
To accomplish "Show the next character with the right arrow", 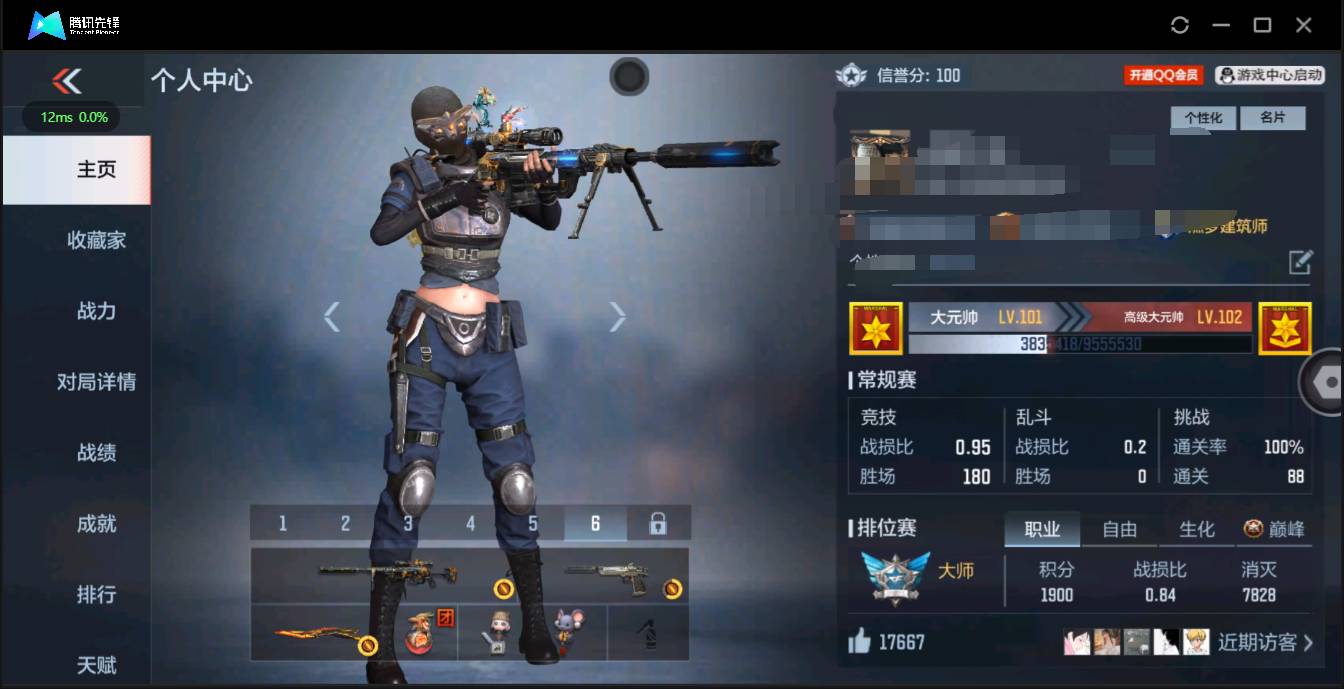I will [617, 317].
